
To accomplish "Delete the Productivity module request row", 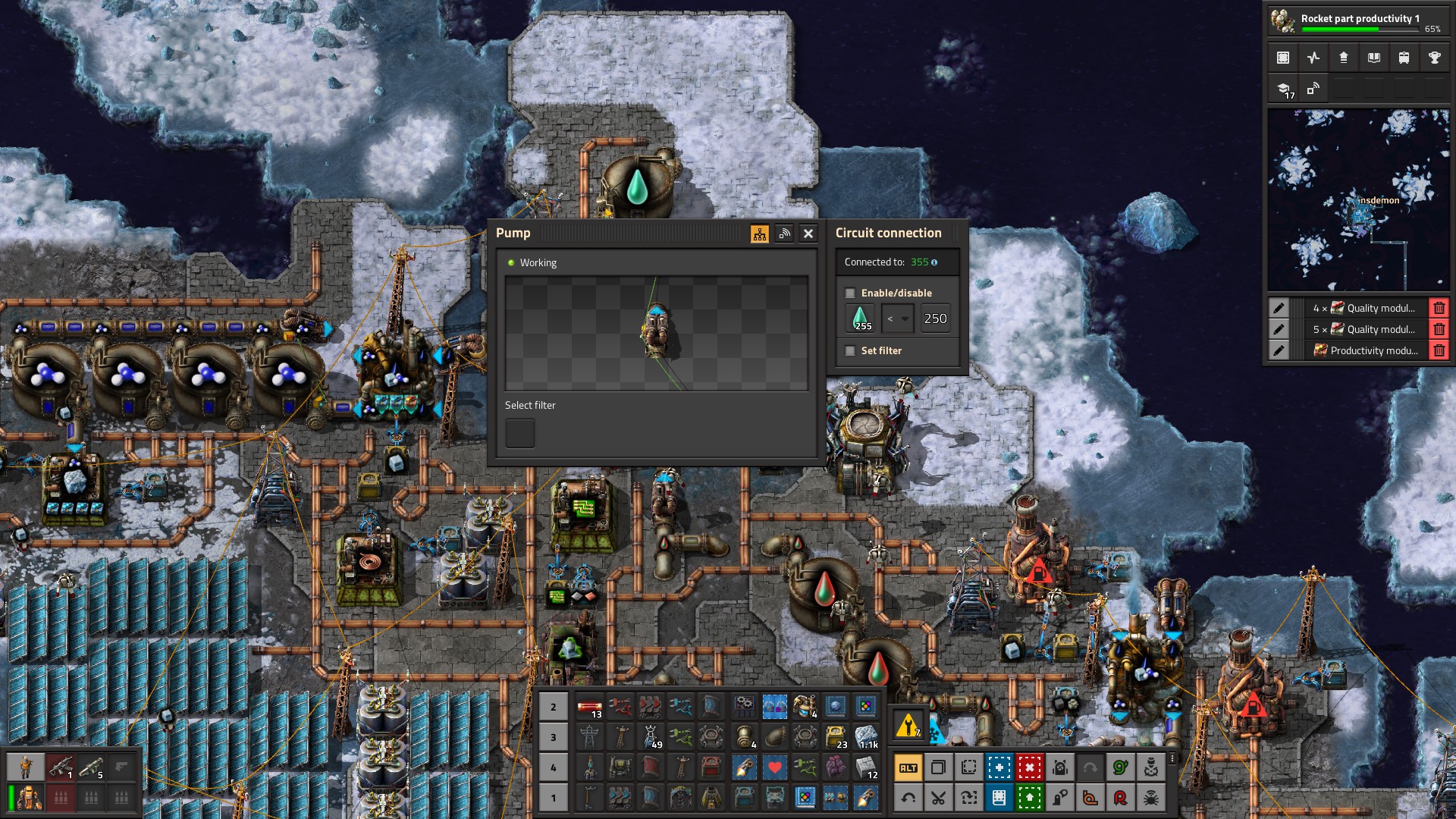I will click(1439, 350).
